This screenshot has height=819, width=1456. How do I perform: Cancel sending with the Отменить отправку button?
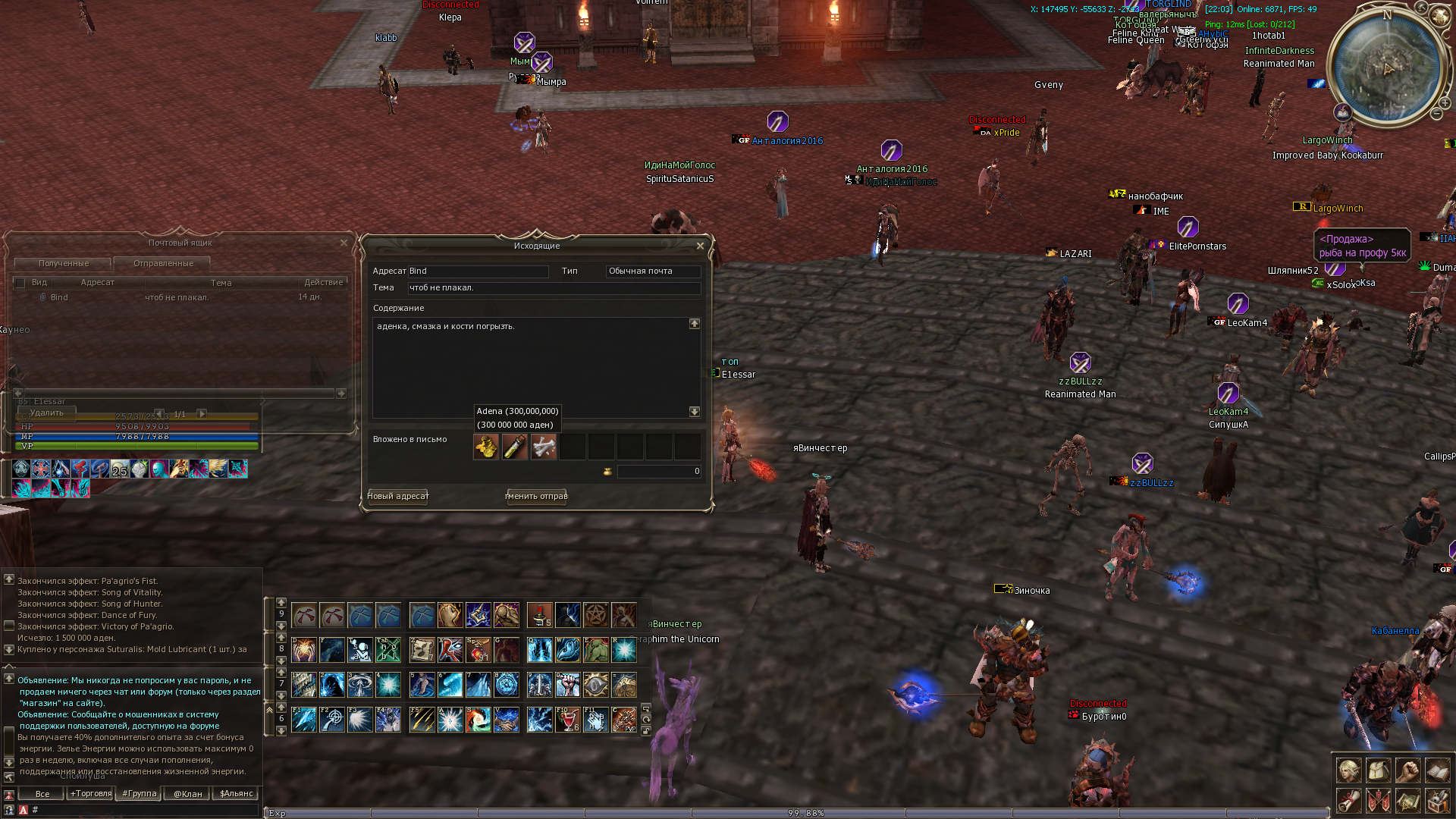[536, 496]
